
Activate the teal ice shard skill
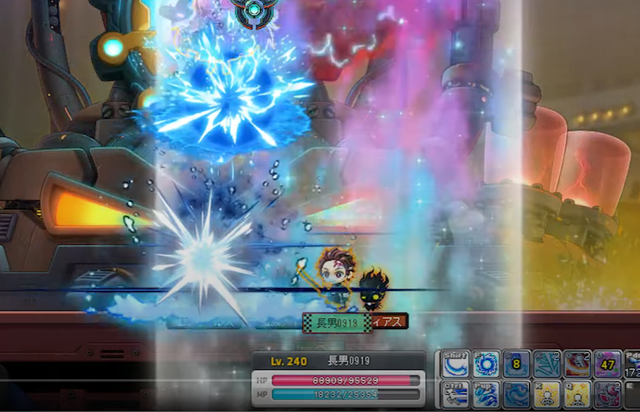pyautogui.click(x=548, y=364)
